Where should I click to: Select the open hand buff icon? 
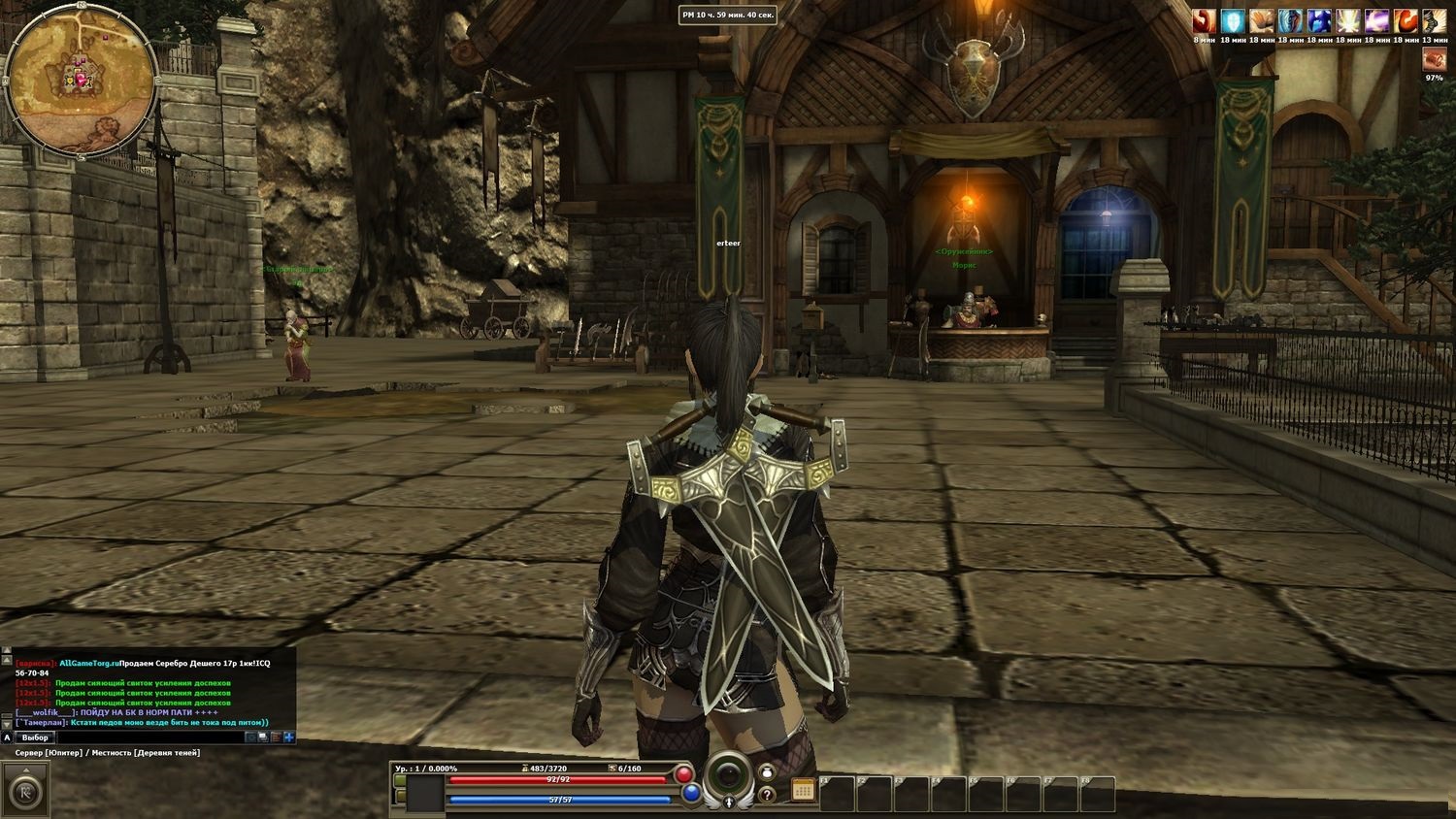1261,21
